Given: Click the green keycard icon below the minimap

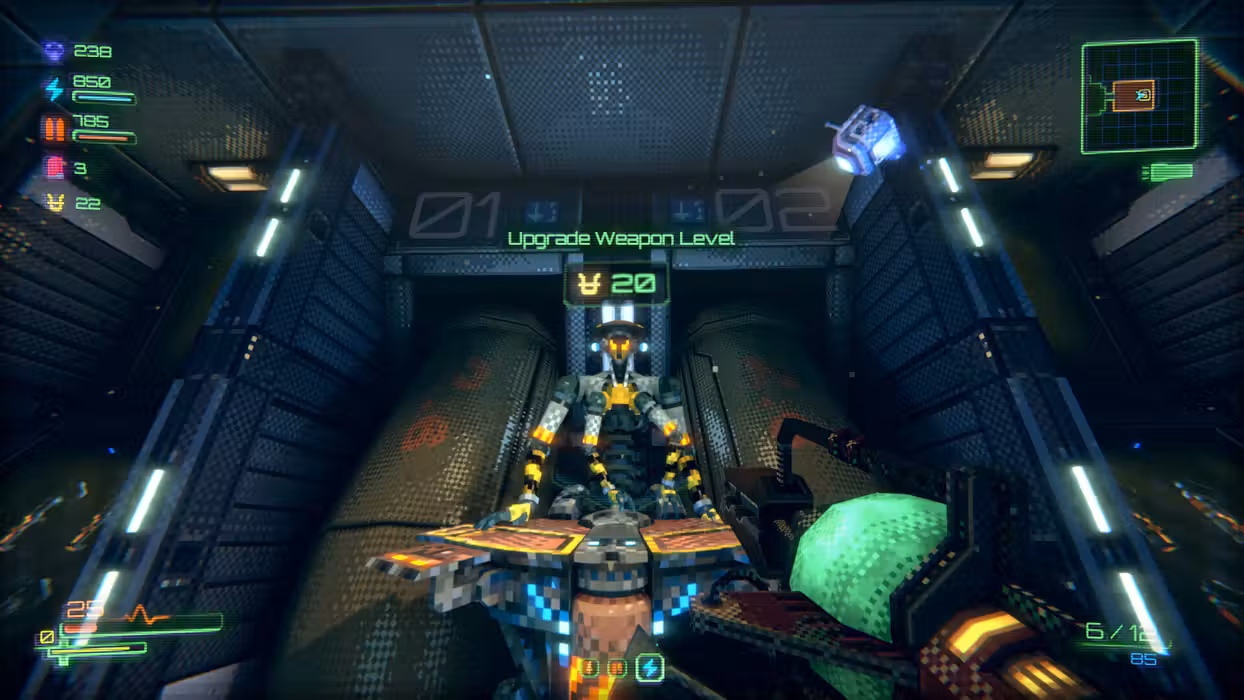Looking at the screenshot, I should [1169, 172].
